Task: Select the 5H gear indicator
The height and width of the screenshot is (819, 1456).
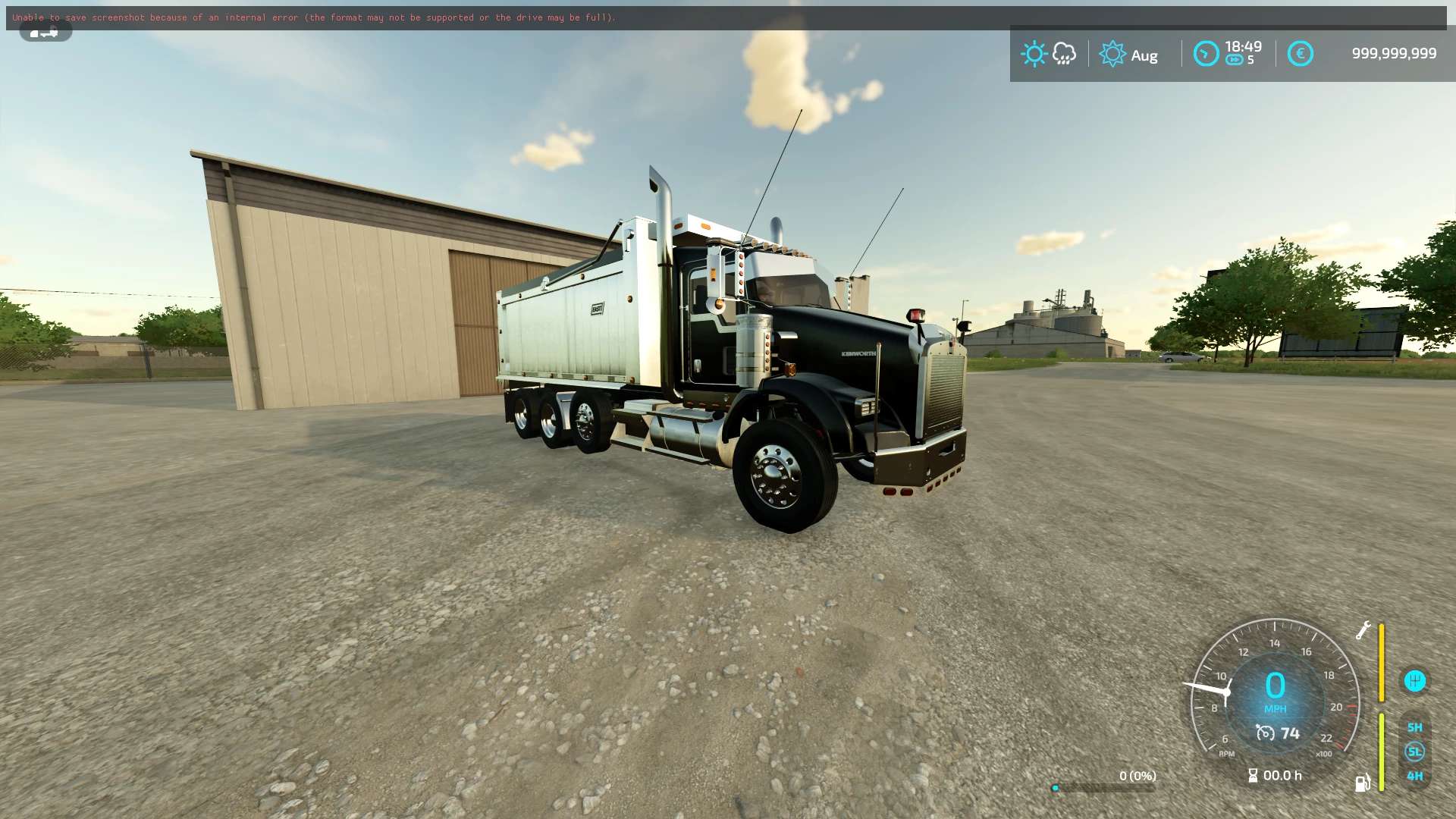Action: coord(1414,727)
